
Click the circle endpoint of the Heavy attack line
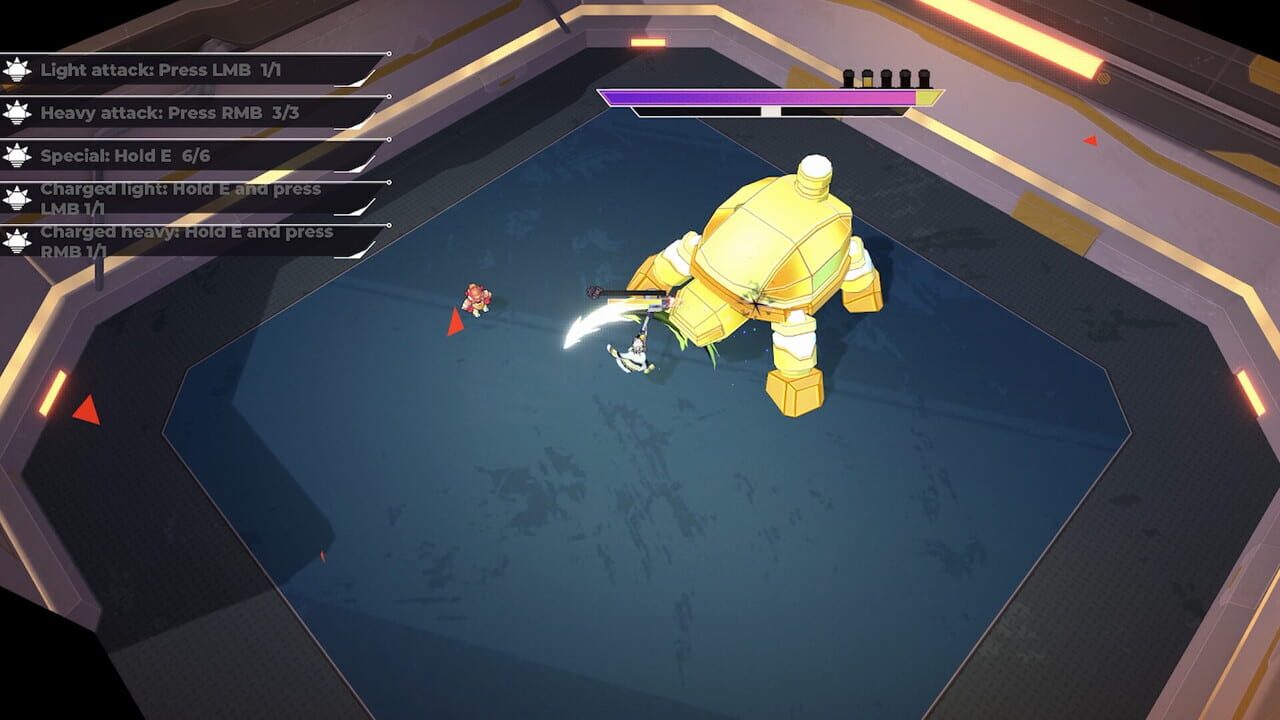(389, 97)
